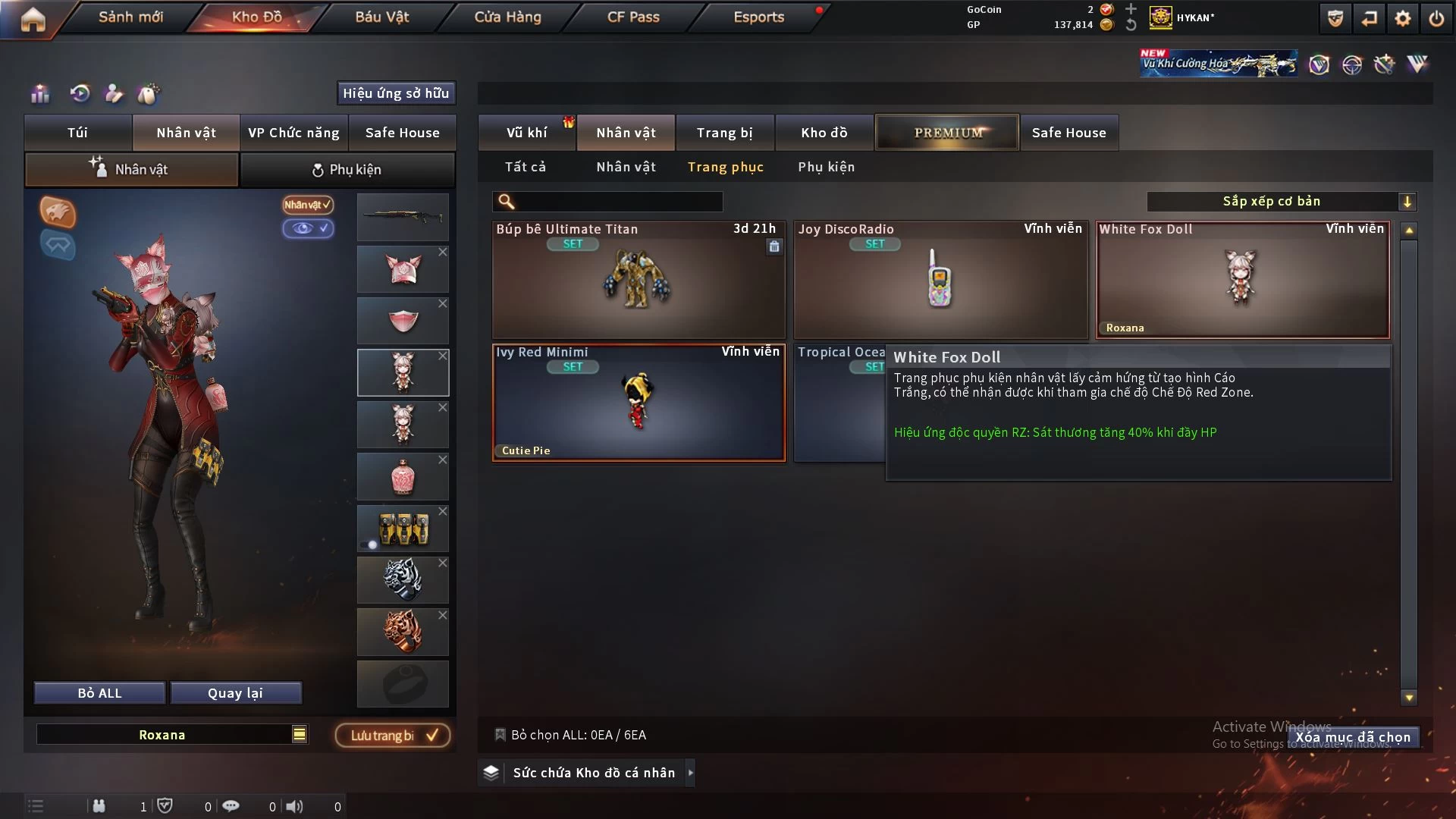Open the Esports menu
The width and height of the screenshot is (1456, 819).
point(758,17)
